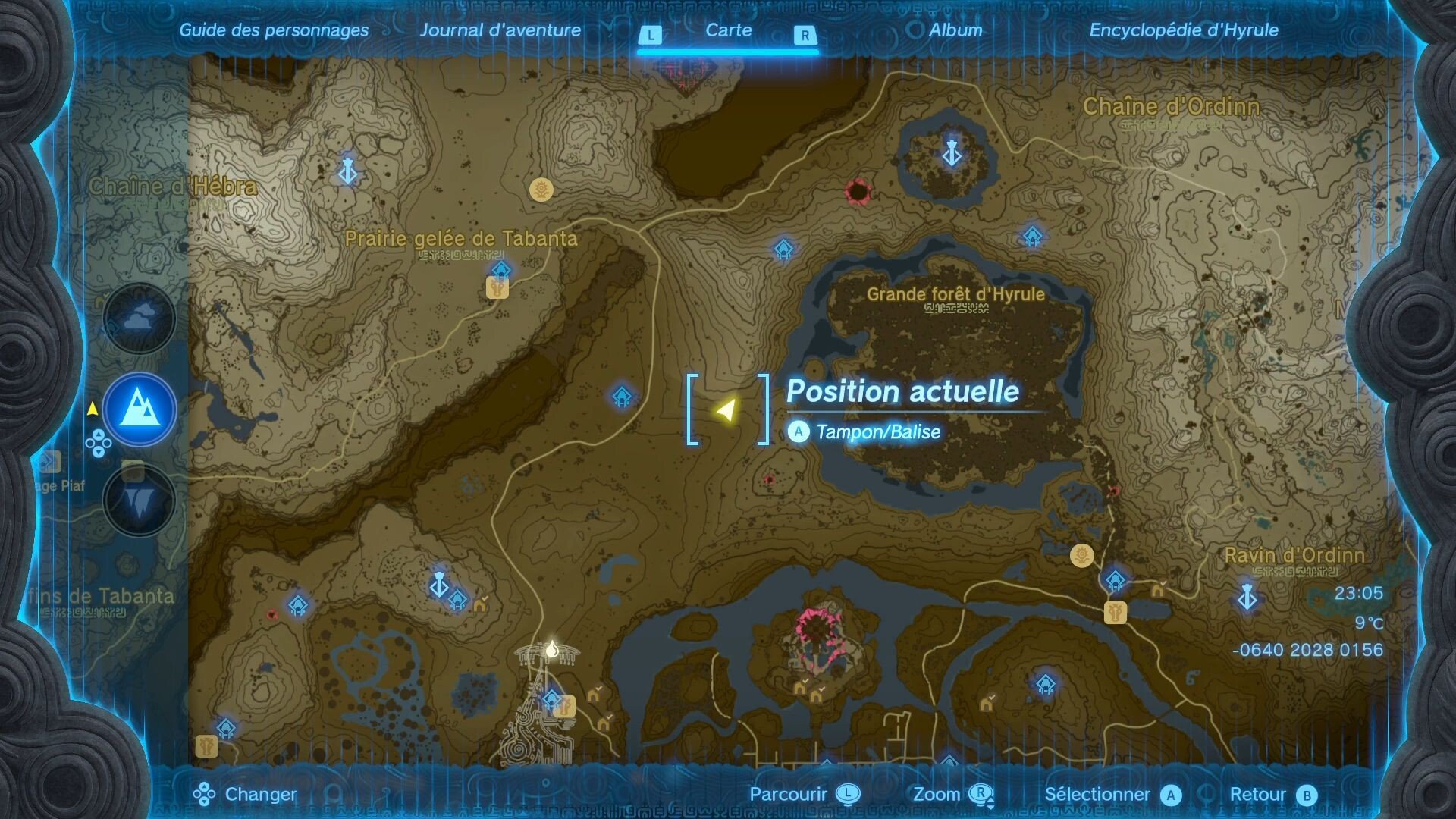Open the Encyclopédie d'Hyrule tab
The height and width of the screenshot is (819, 1456).
pyautogui.click(x=1183, y=31)
